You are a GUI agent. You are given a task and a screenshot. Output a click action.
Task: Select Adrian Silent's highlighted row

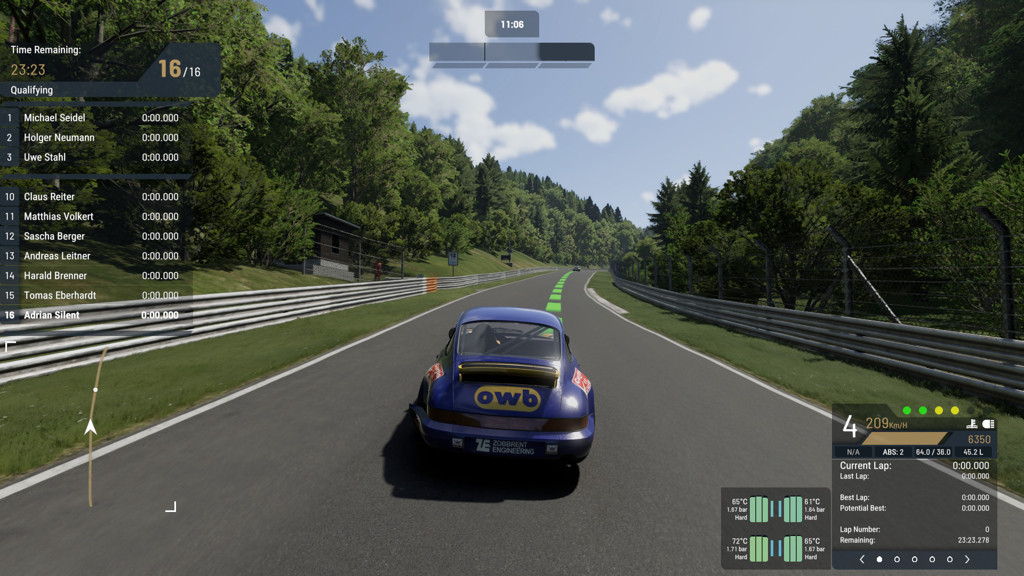(96, 315)
